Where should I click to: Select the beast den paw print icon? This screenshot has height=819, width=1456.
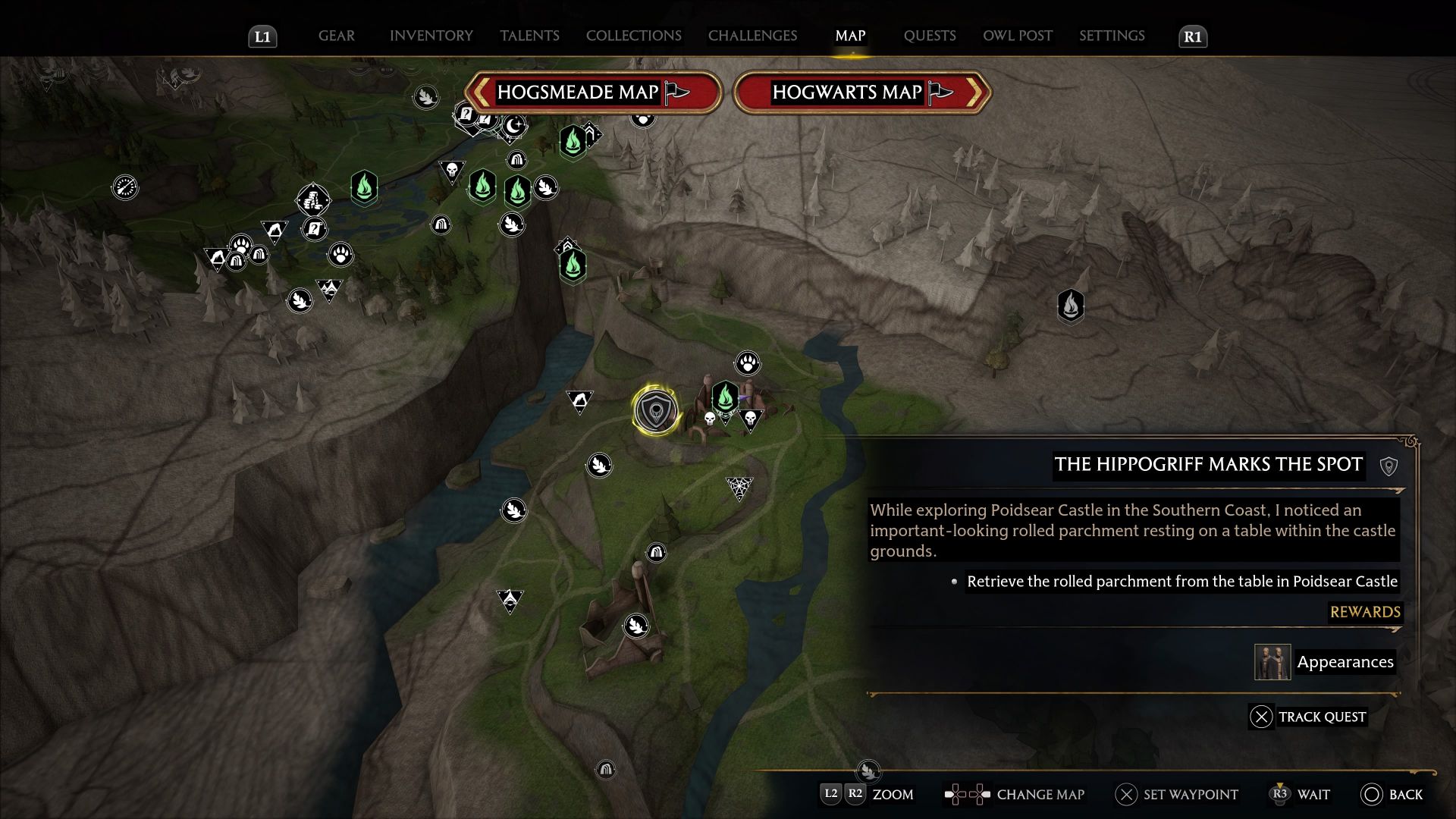[x=746, y=363]
